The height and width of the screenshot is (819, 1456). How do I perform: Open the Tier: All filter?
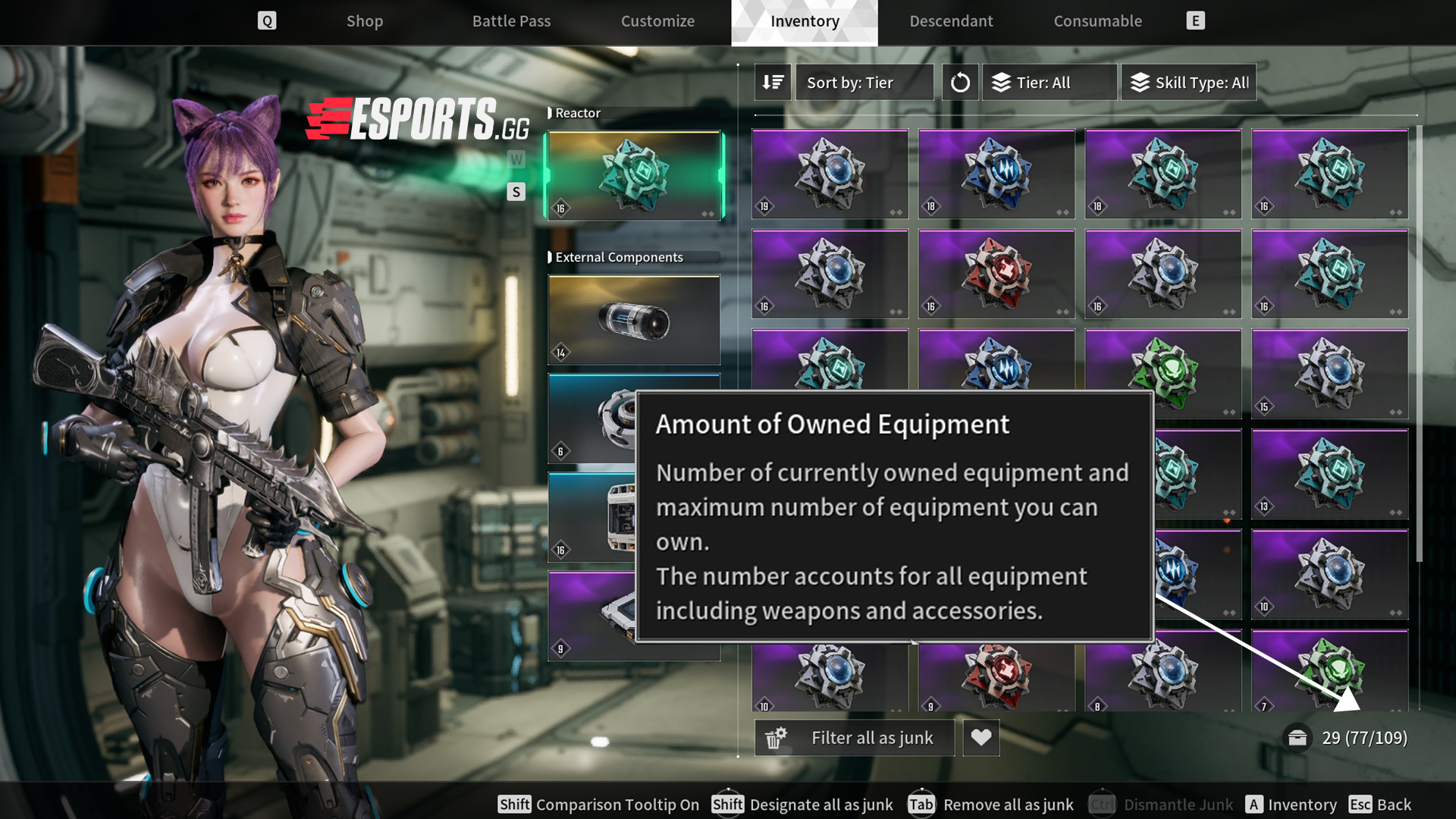[x=1050, y=82]
